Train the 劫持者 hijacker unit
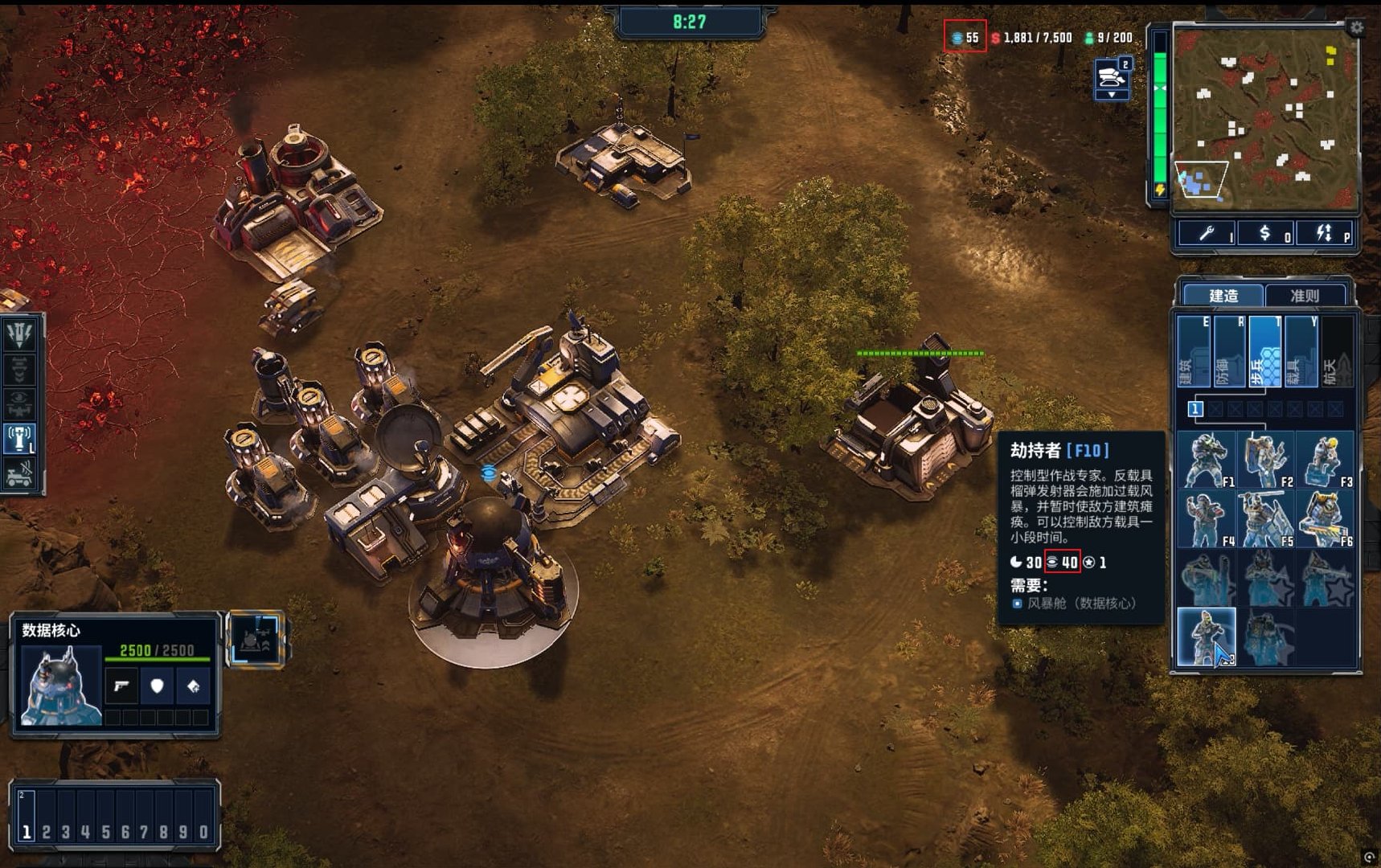1381x868 pixels. (1207, 637)
